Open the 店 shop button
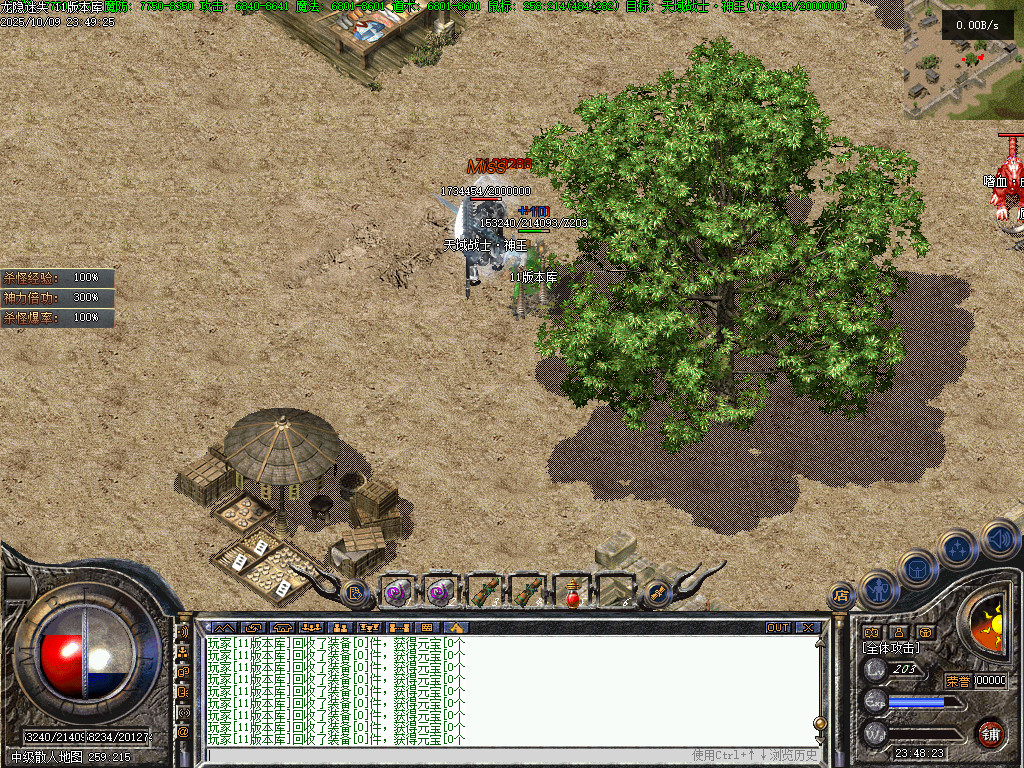 (841, 597)
